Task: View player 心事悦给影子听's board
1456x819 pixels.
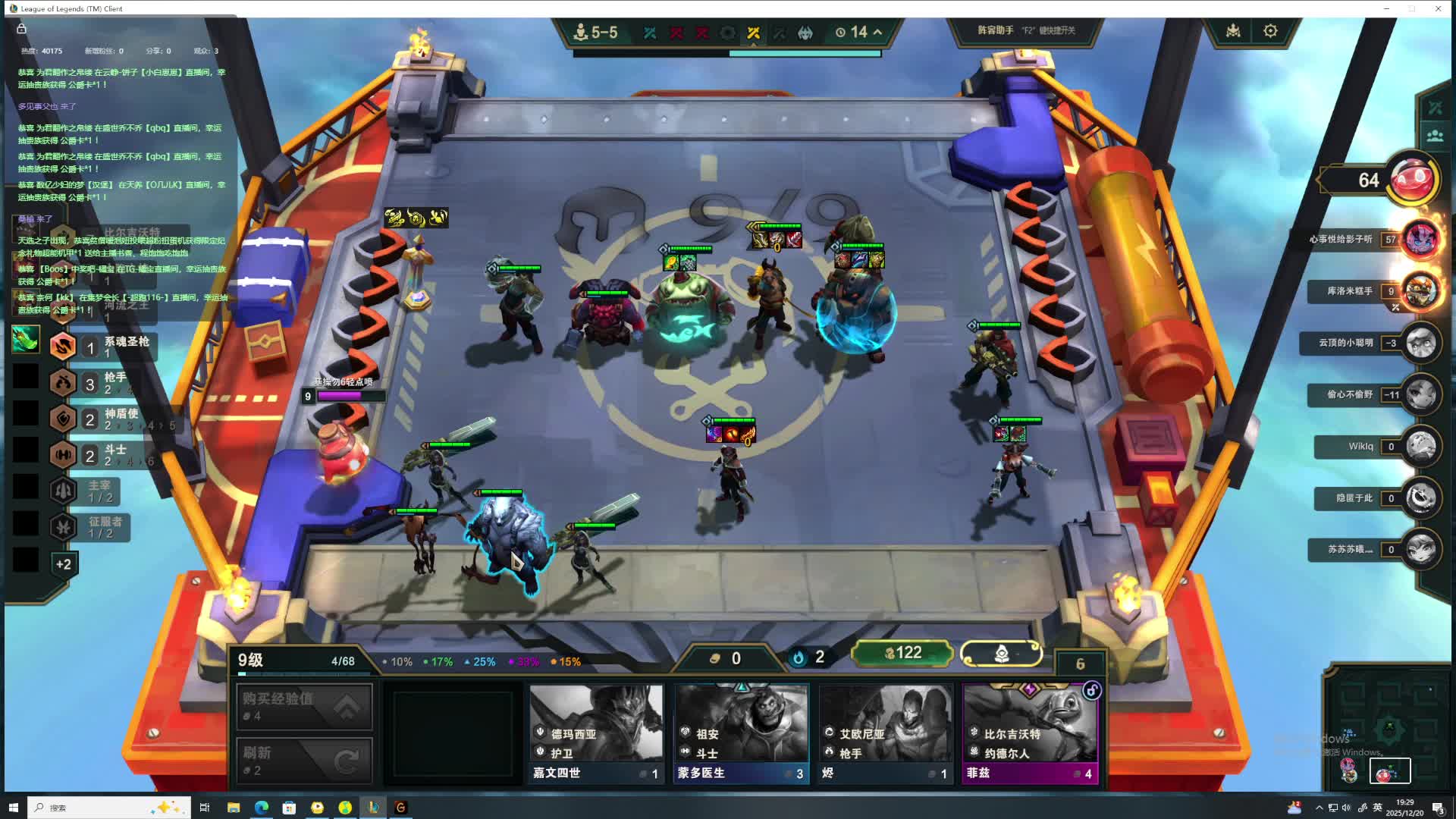Action: (x=1420, y=240)
